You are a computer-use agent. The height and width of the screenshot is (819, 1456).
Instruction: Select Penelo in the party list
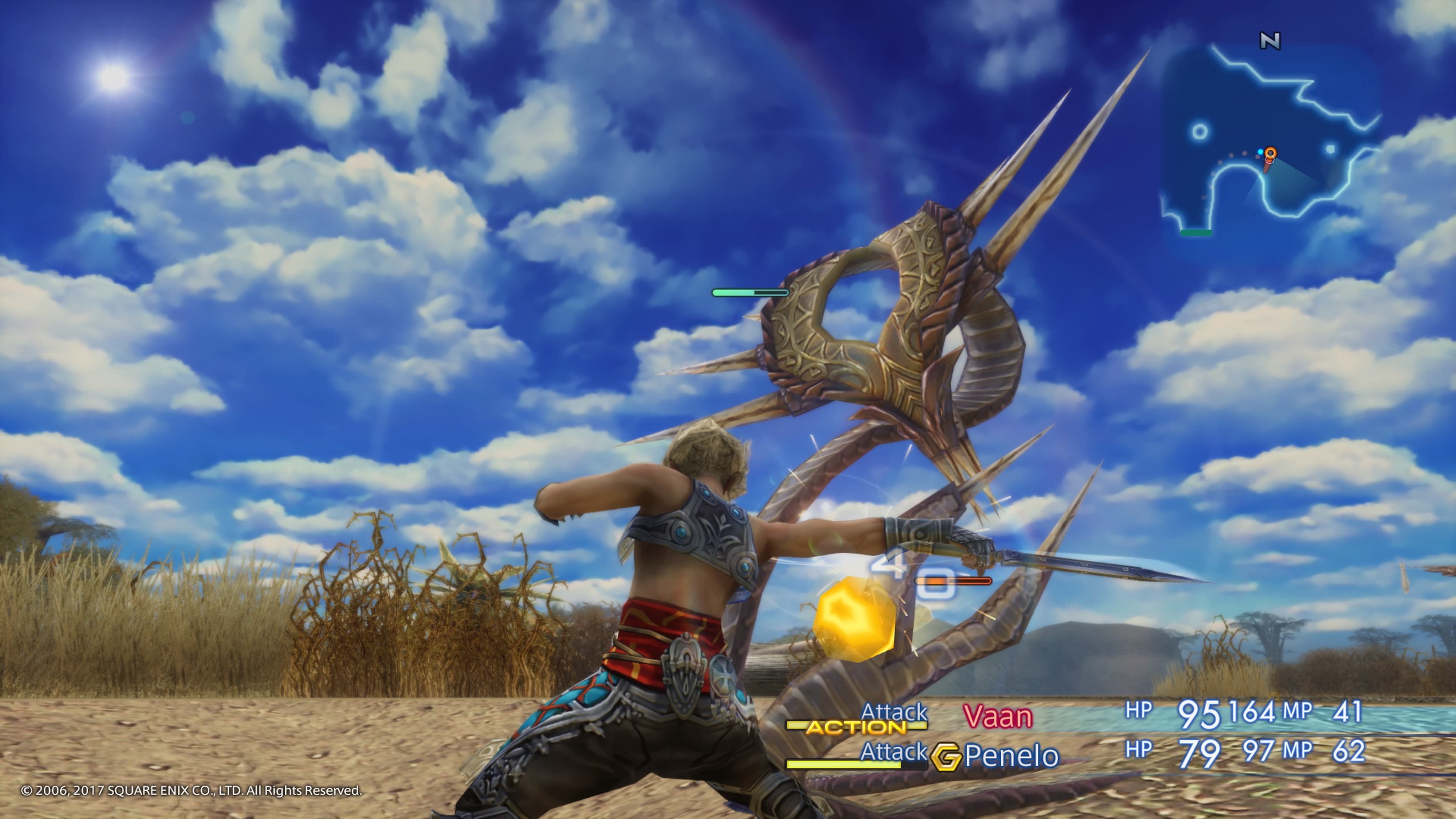1012,756
